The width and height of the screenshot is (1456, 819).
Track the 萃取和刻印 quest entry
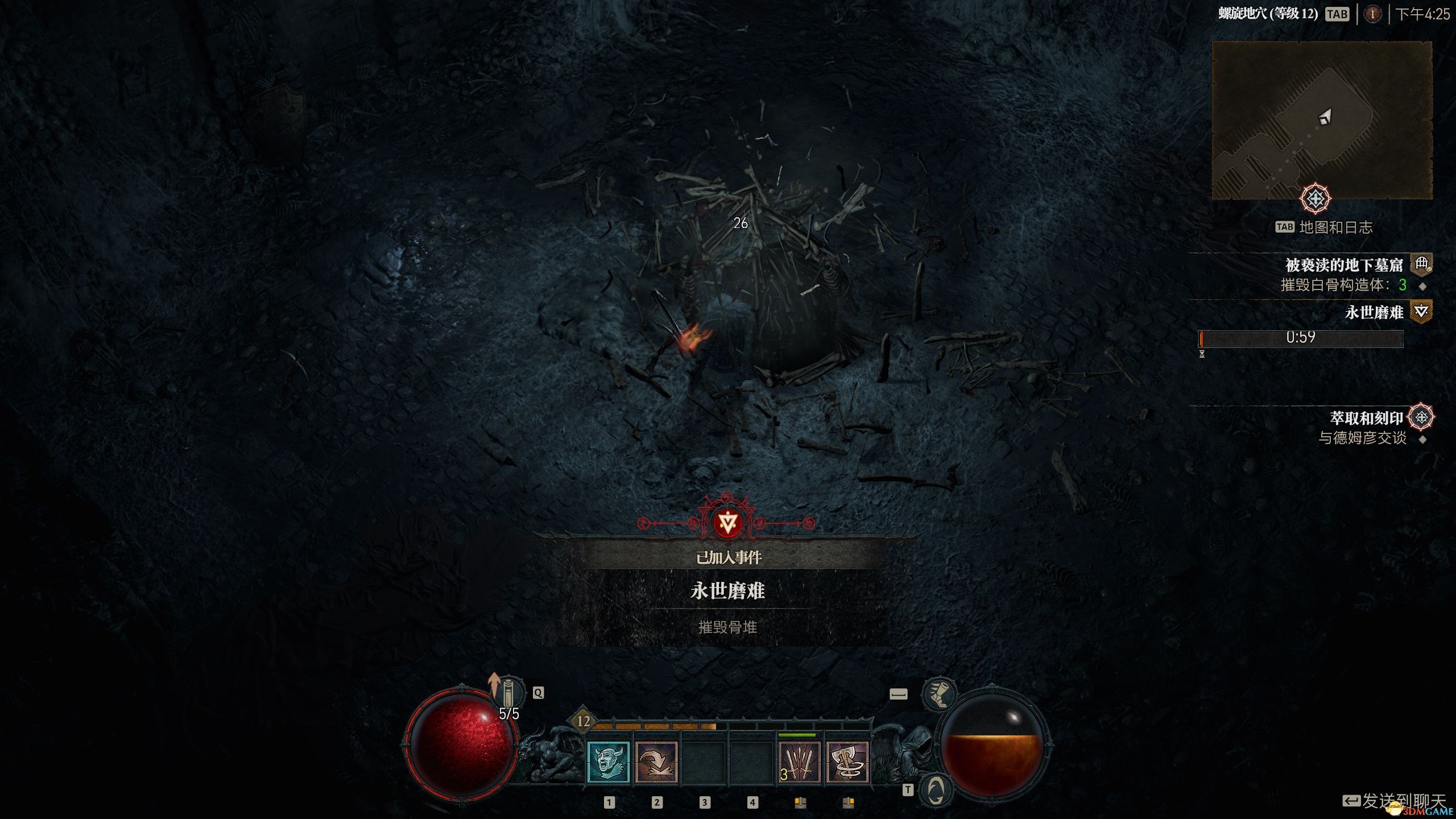pos(1366,418)
